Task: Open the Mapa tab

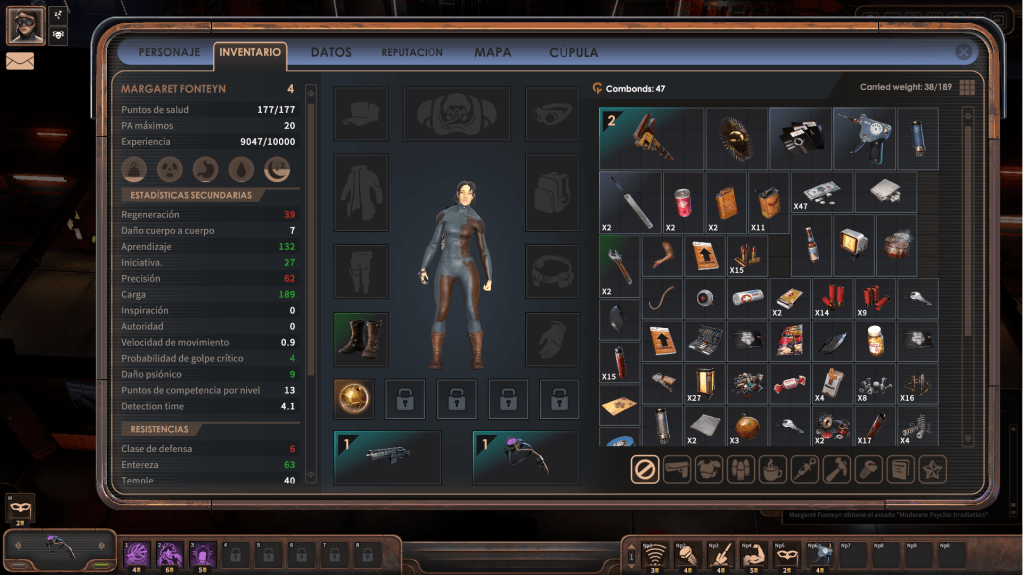Action: (492, 52)
